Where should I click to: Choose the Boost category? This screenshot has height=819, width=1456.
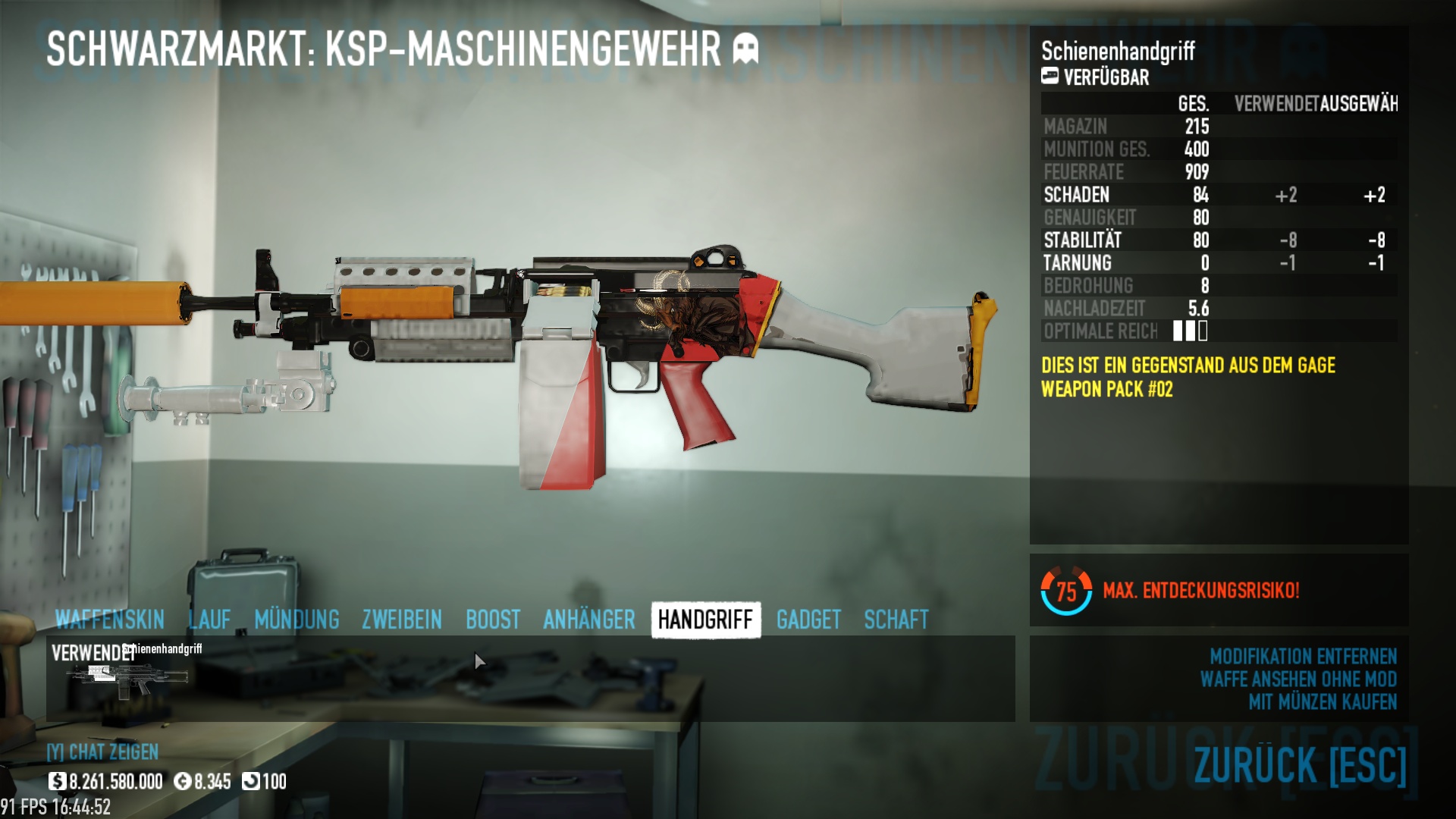click(x=493, y=620)
